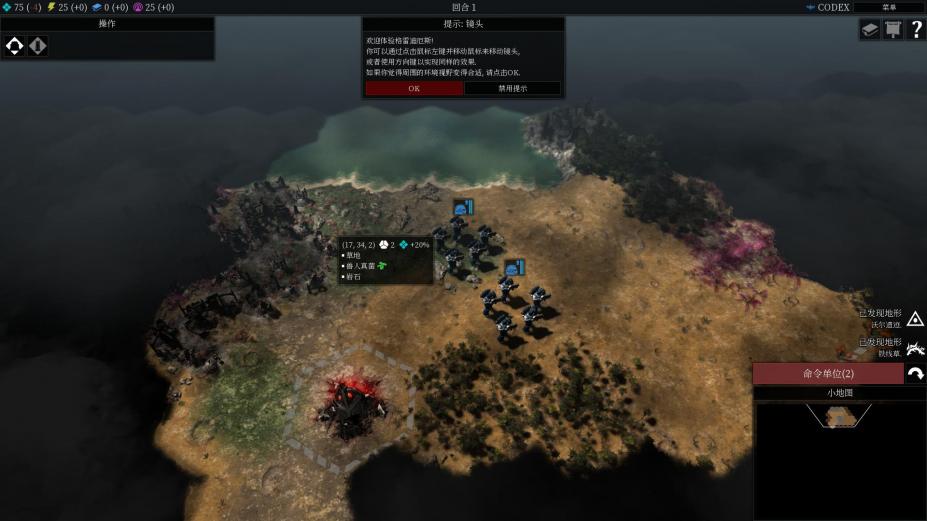Open the 菜单 menu in the top bar
The image size is (927, 521).
(x=888, y=7)
